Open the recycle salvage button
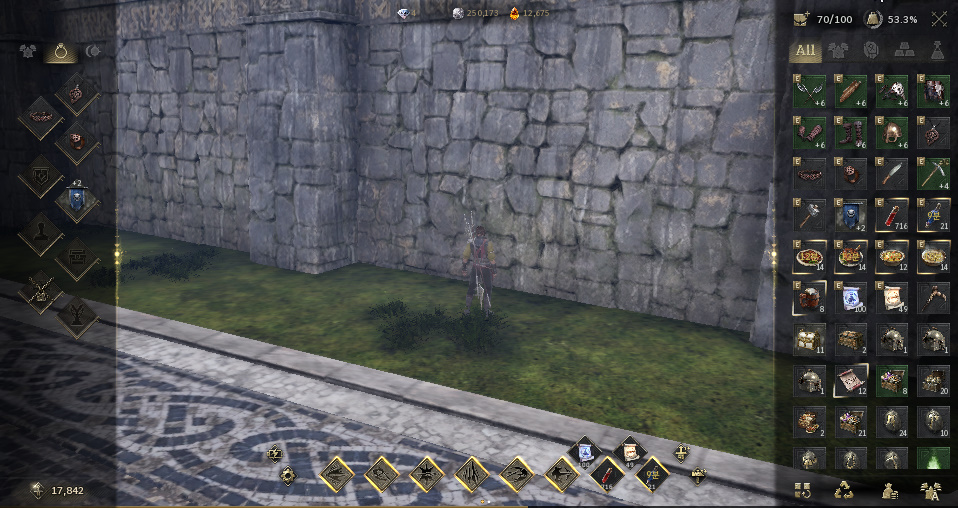Image resolution: width=958 pixels, height=508 pixels. tap(843, 490)
